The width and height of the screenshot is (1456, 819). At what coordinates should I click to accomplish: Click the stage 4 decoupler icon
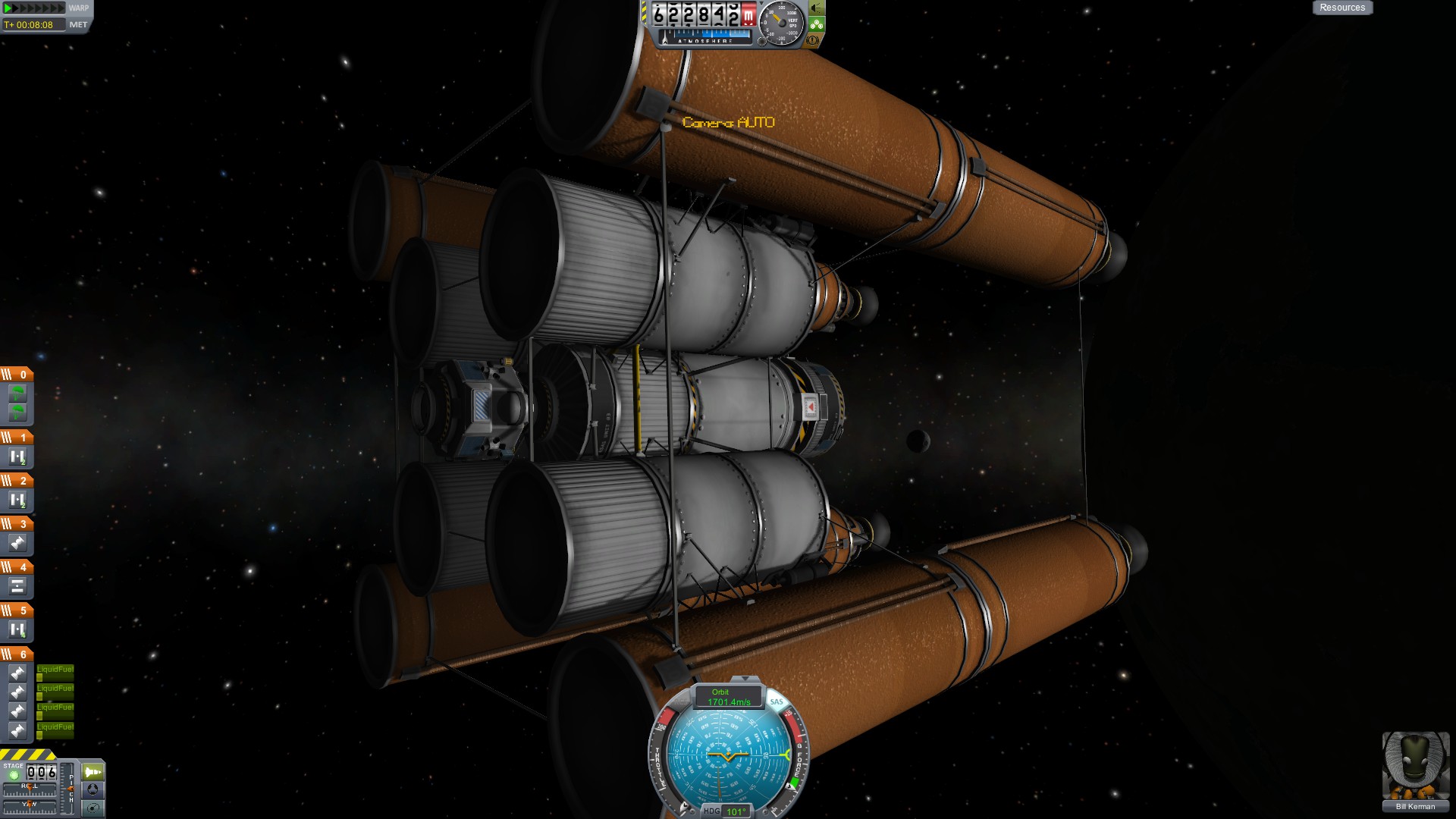tap(17, 586)
